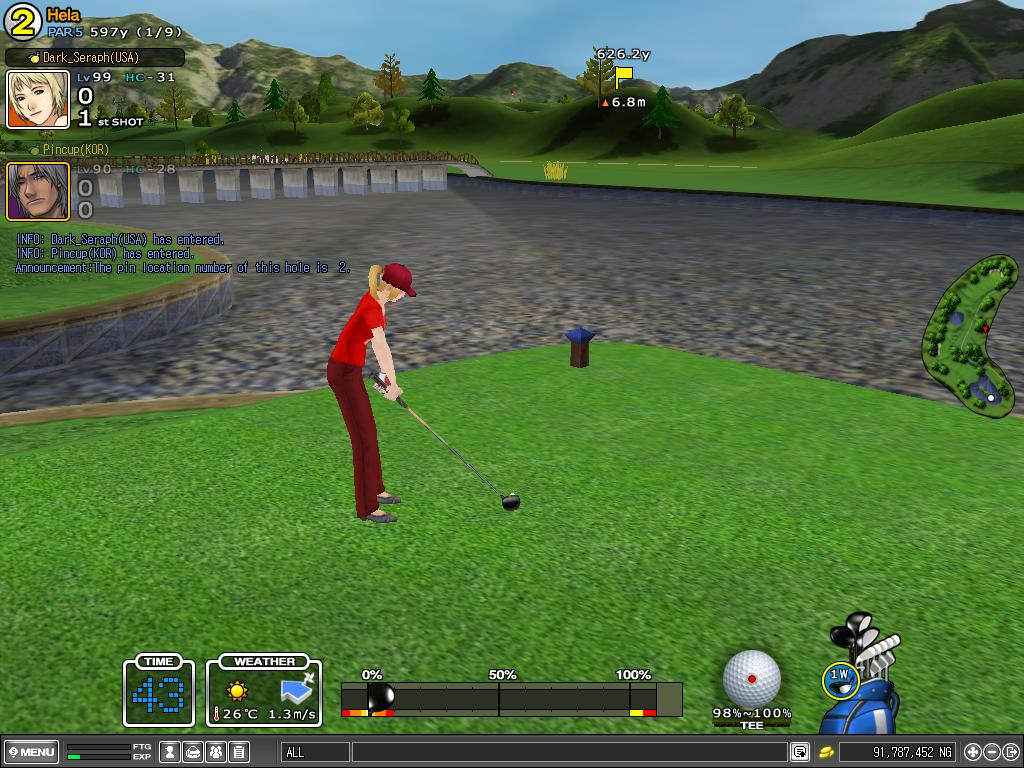Click the four-arrow move button

click(973, 752)
